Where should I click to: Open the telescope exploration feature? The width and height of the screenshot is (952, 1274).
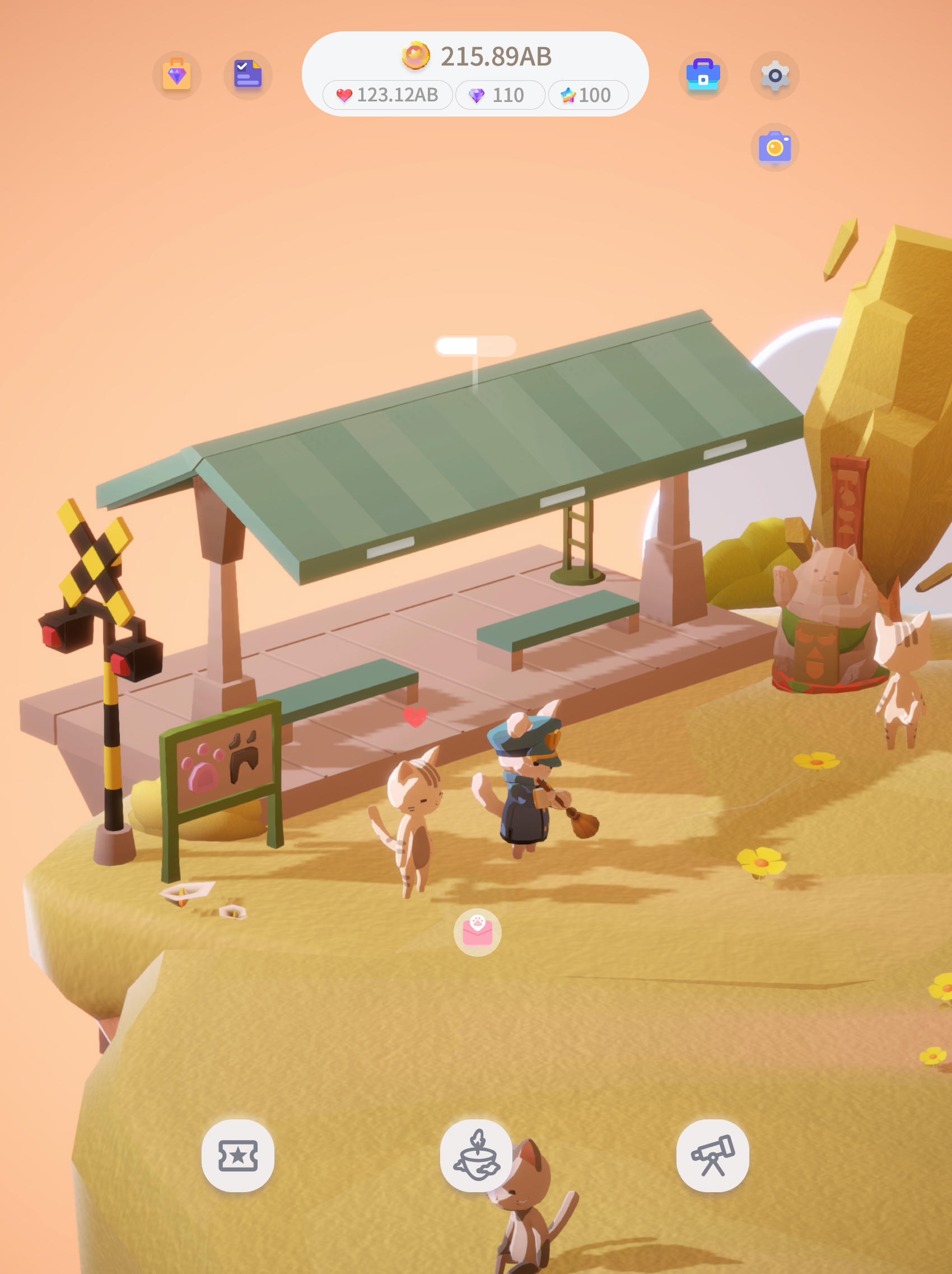(x=712, y=1154)
